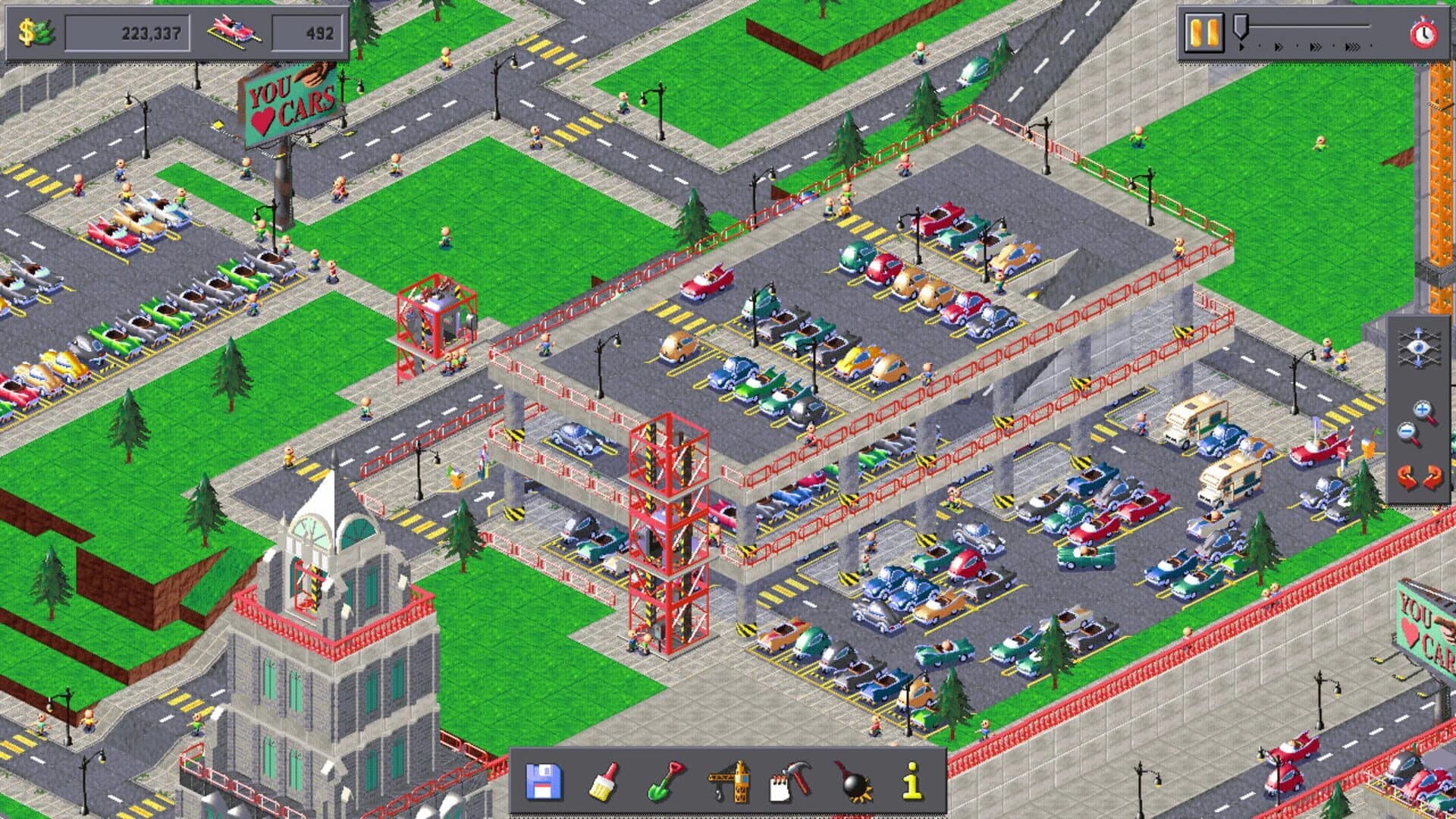The height and width of the screenshot is (819, 1456).
Task: Zoom out with the magnifier minus icon
Action: pos(1408,431)
